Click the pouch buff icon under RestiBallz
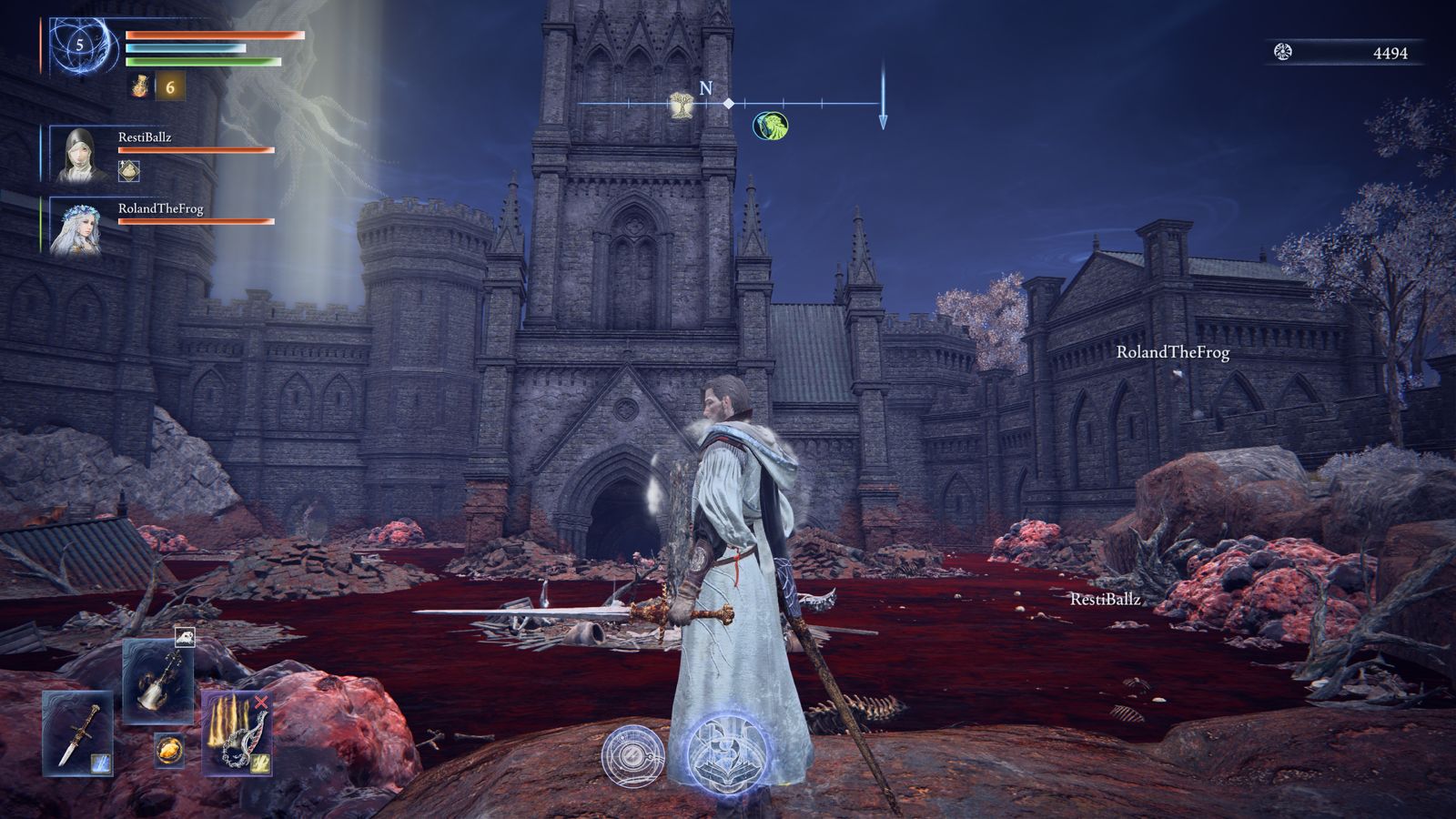 (129, 170)
